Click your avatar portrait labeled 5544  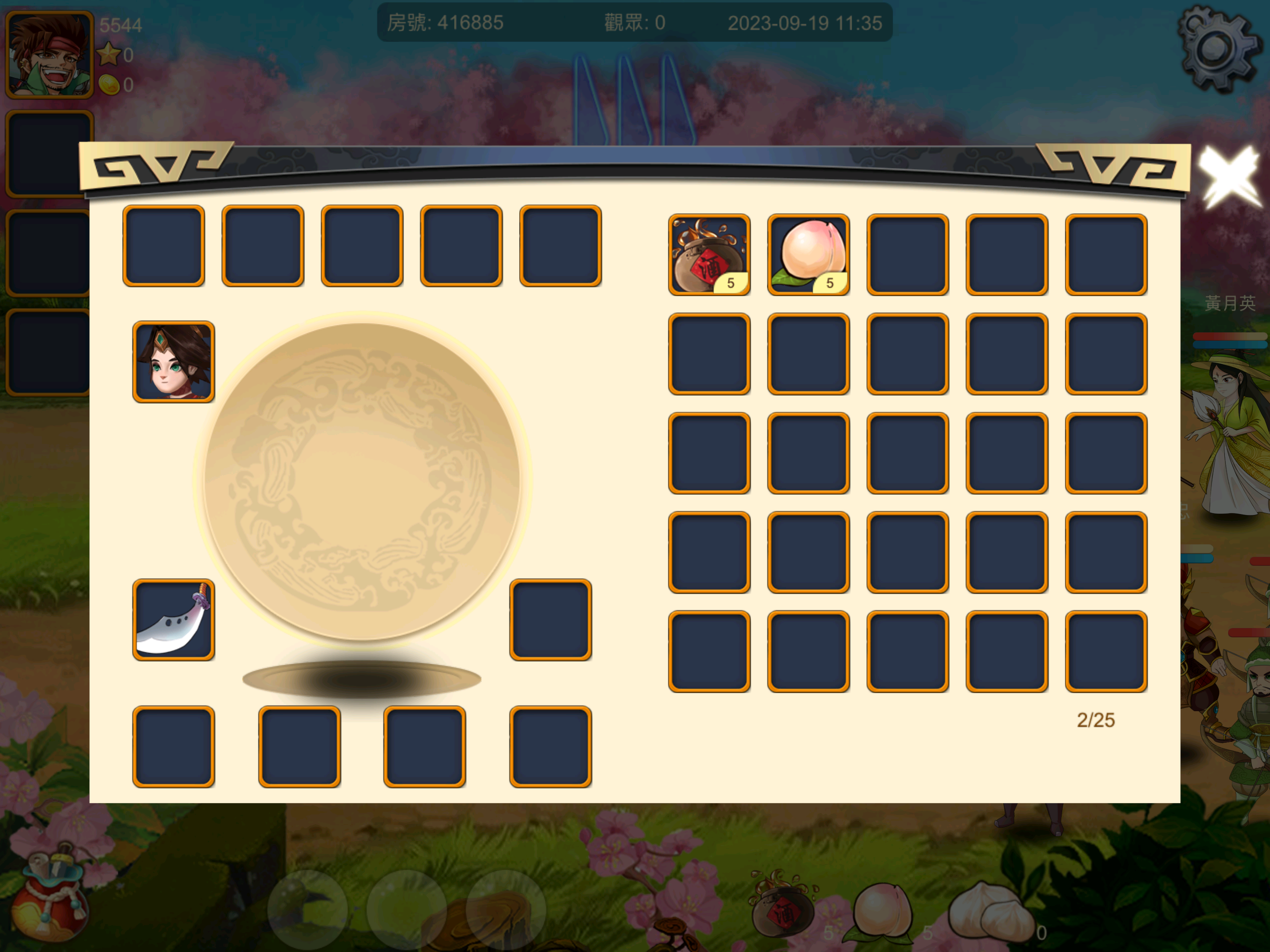49,54
